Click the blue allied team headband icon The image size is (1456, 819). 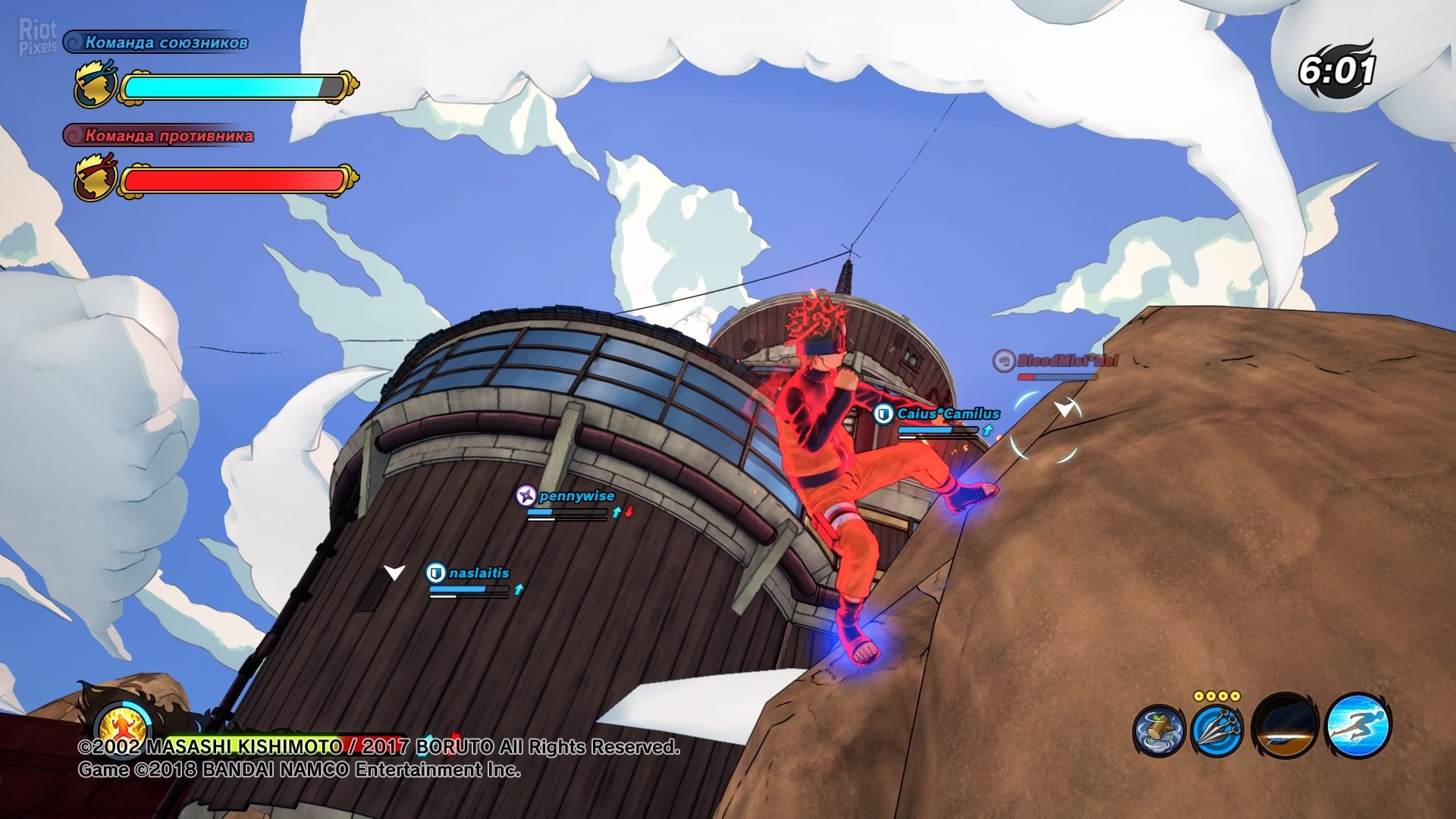96,85
